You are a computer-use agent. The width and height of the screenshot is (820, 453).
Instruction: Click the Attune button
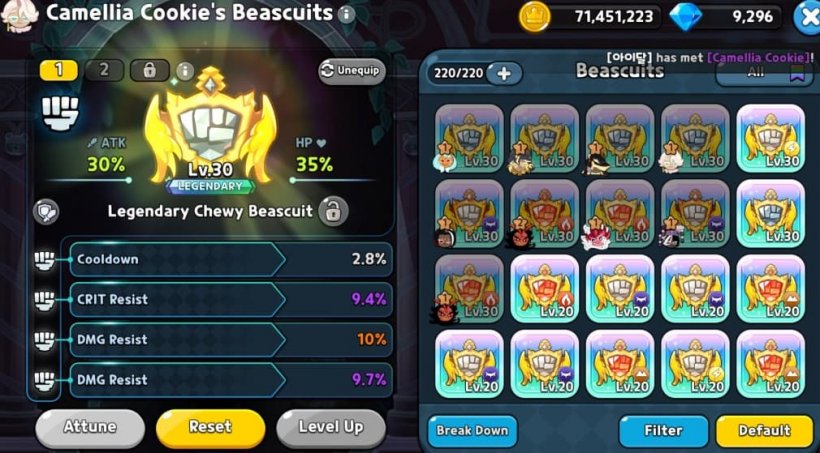90,427
